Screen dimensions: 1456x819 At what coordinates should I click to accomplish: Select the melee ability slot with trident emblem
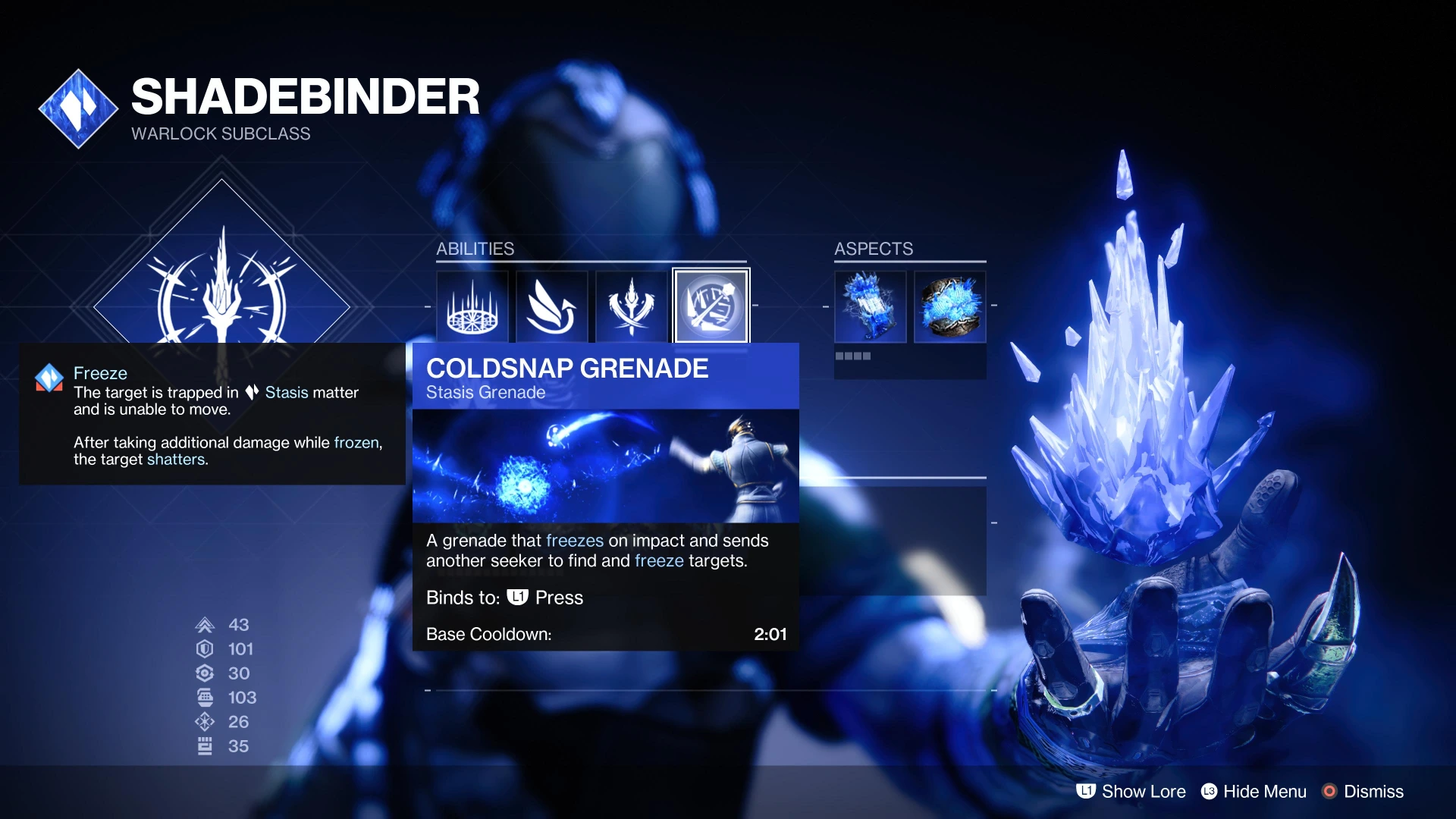tap(631, 306)
